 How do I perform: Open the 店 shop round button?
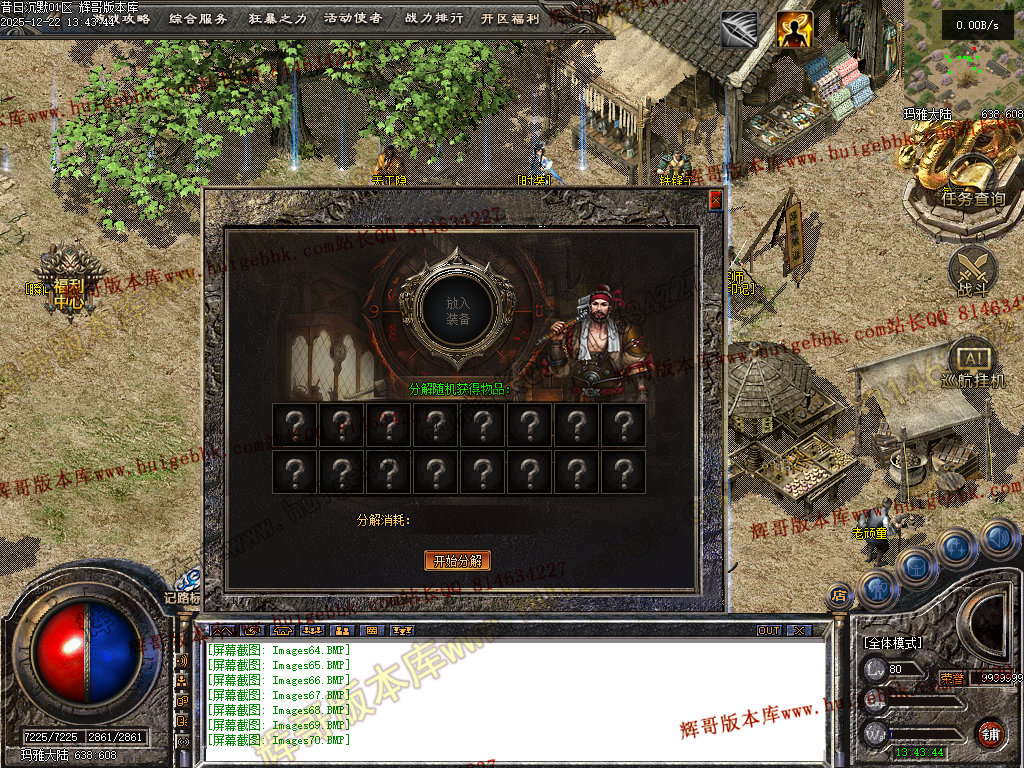coord(840,597)
